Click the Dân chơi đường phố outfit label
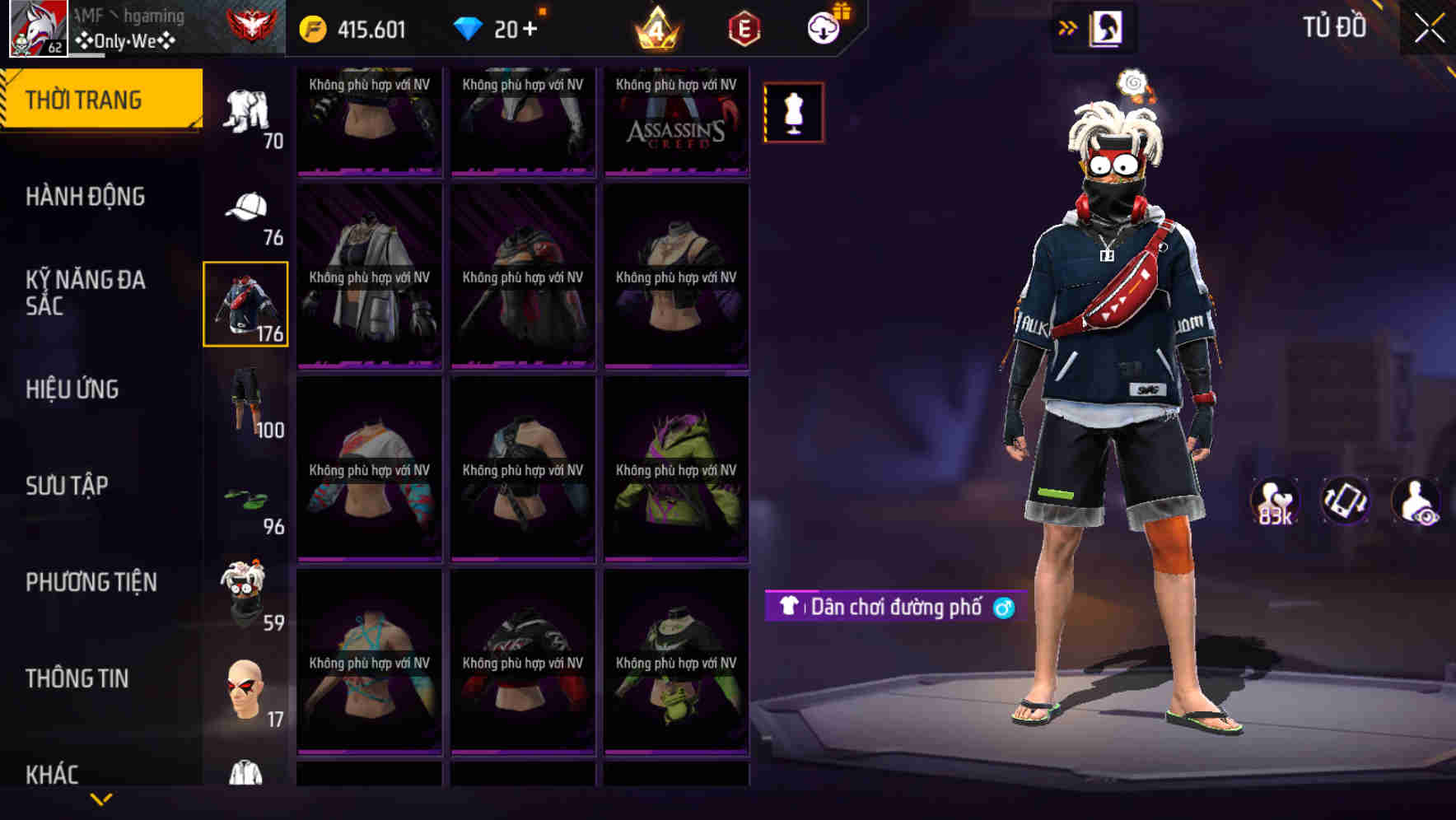This screenshot has width=1456, height=820. click(x=894, y=609)
